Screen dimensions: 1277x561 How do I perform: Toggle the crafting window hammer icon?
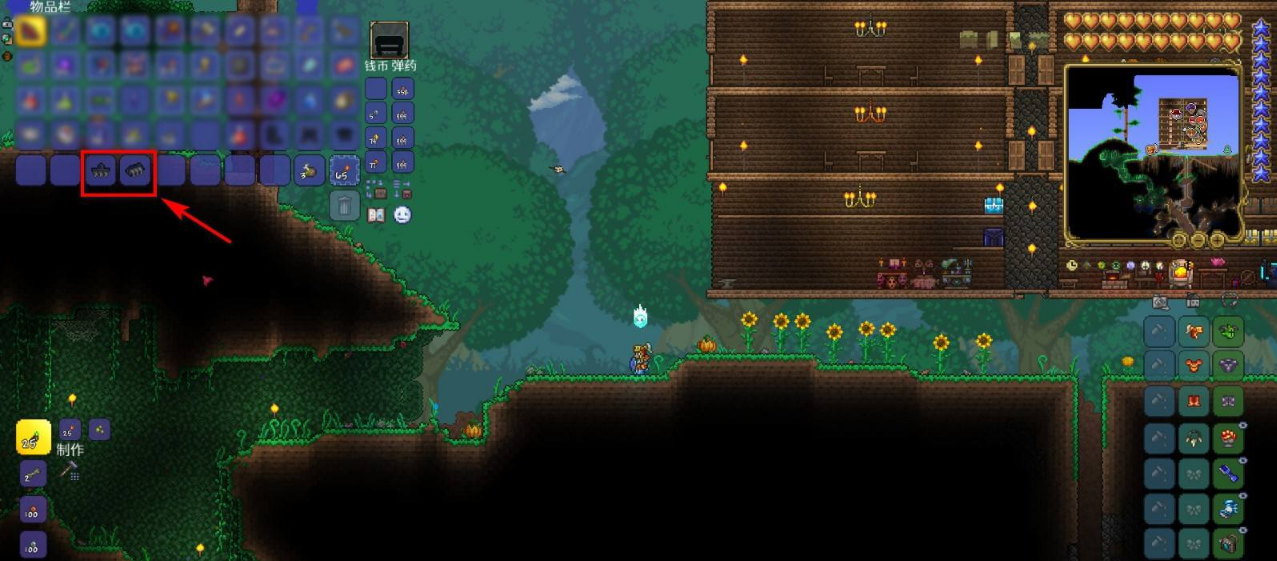pos(70,468)
